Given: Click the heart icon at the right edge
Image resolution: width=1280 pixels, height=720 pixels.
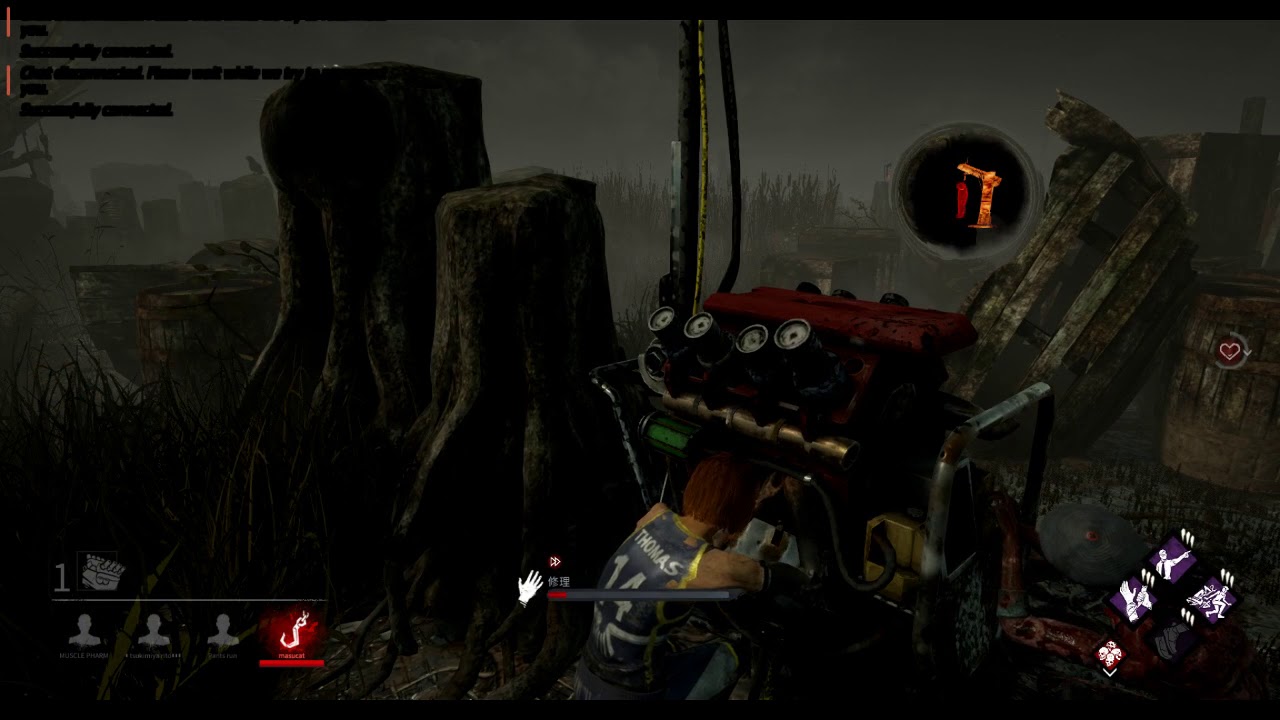Looking at the screenshot, I should 1230,352.
